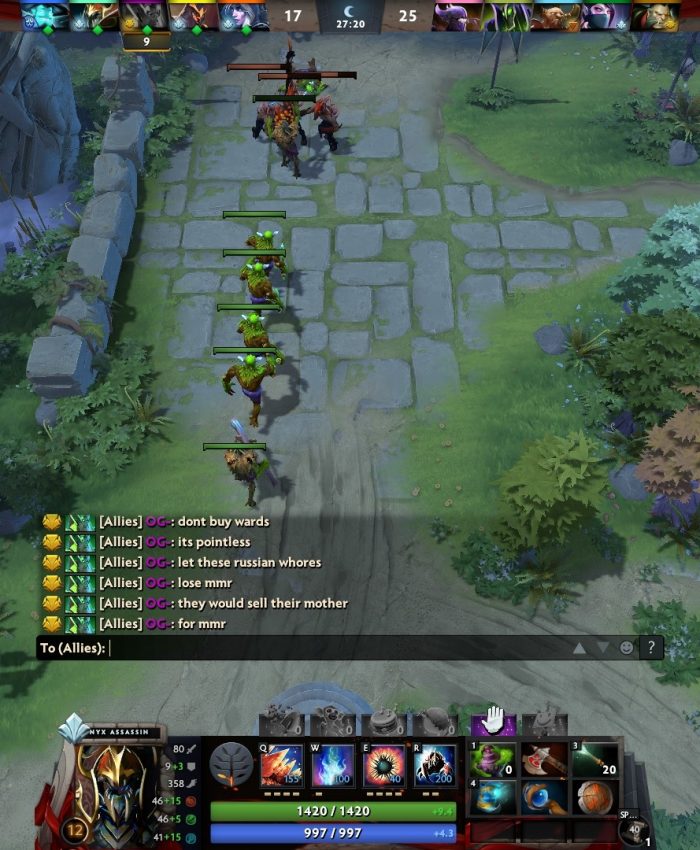This screenshot has height=850, width=700.
Task: Activate the Vendetta ultimate on R
Action: coord(435,766)
